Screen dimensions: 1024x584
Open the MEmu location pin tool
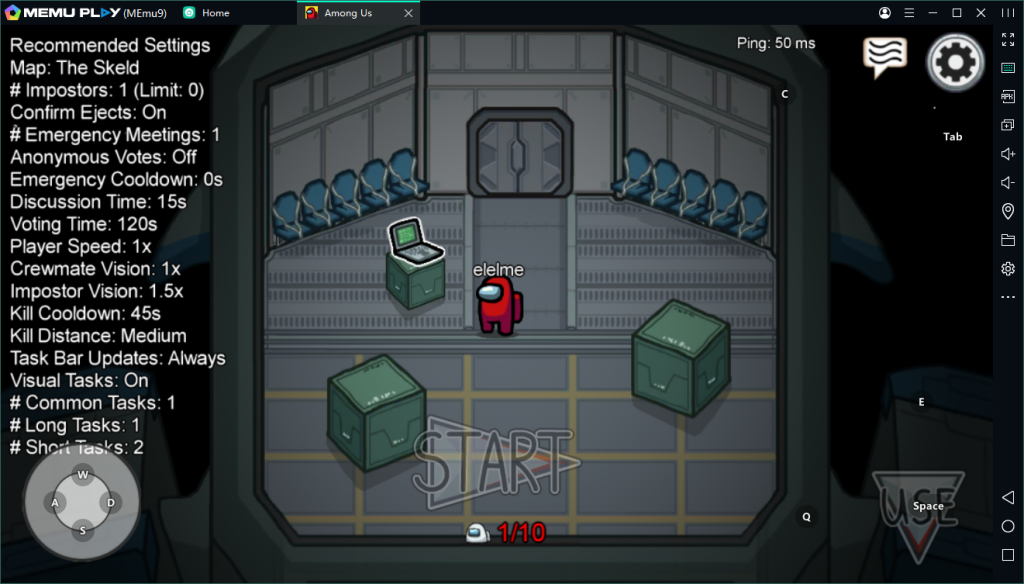click(x=1008, y=211)
